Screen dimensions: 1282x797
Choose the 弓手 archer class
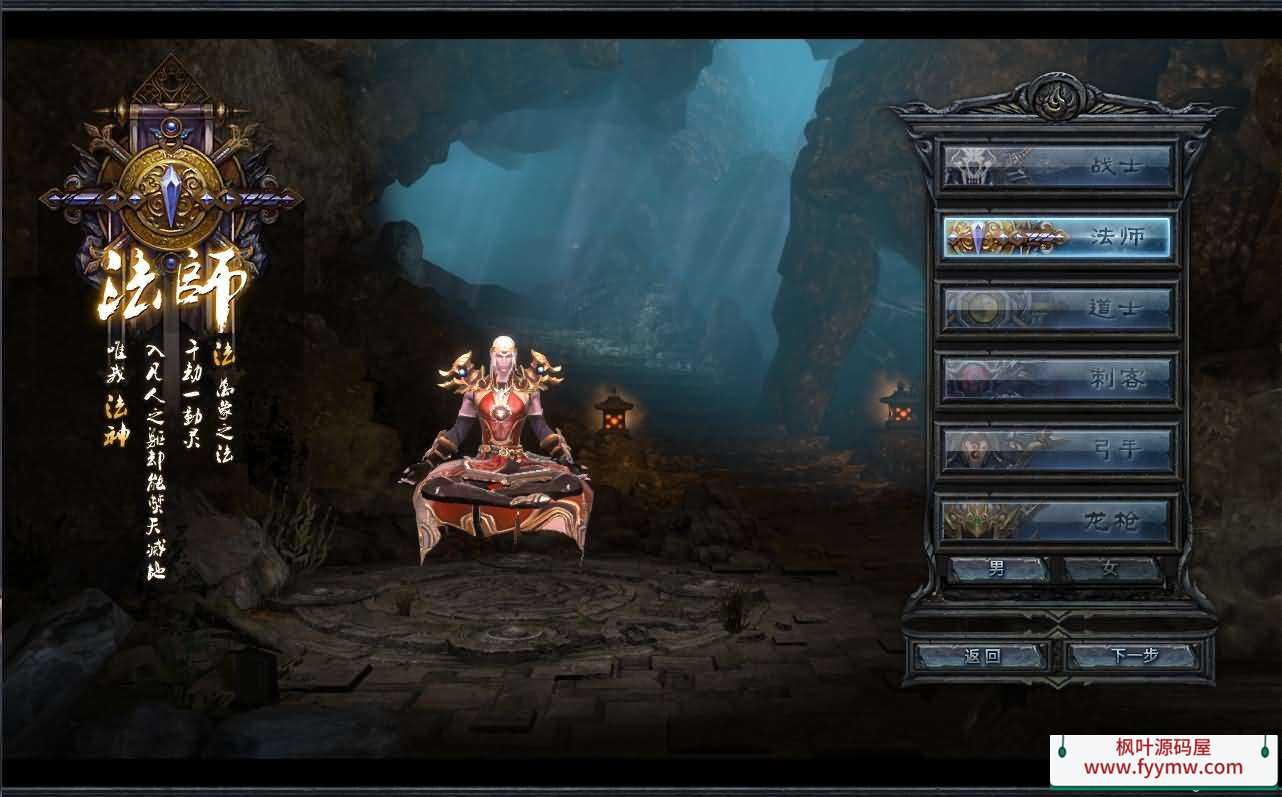1058,451
